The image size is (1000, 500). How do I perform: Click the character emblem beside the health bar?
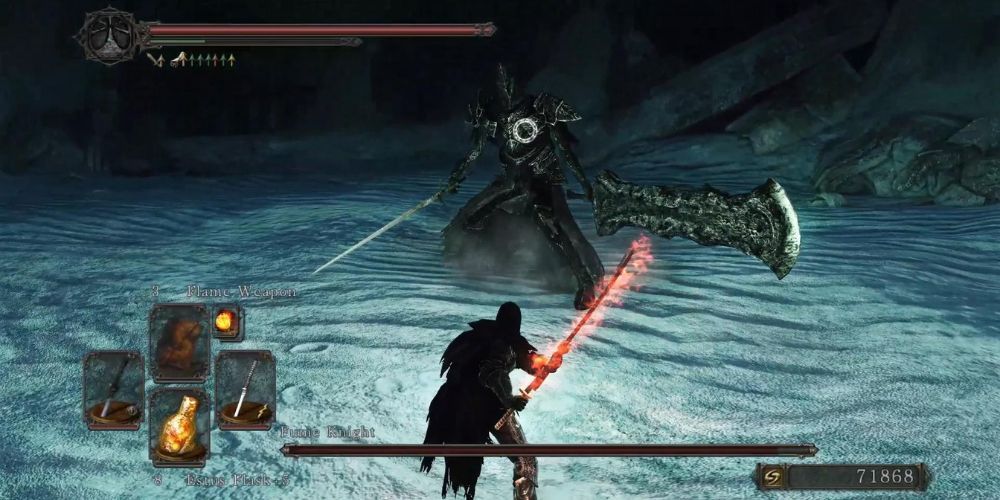pyautogui.click(x=110, y=36)
